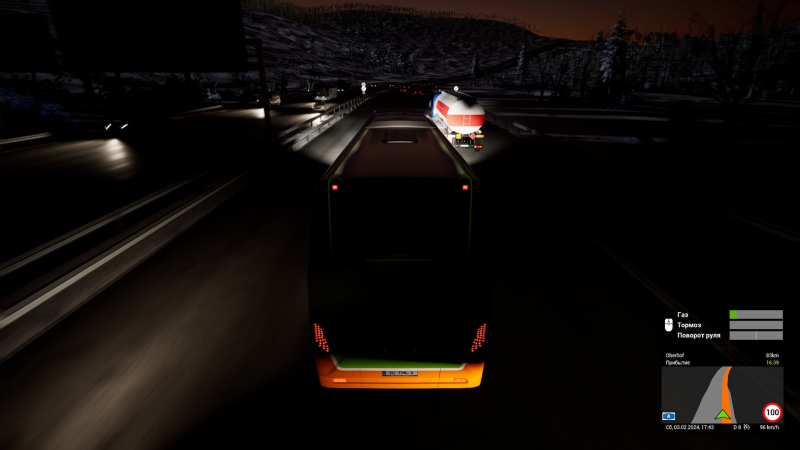Click the 100 speed limit sign
This screenshot has width=800, height=450.
772,411
